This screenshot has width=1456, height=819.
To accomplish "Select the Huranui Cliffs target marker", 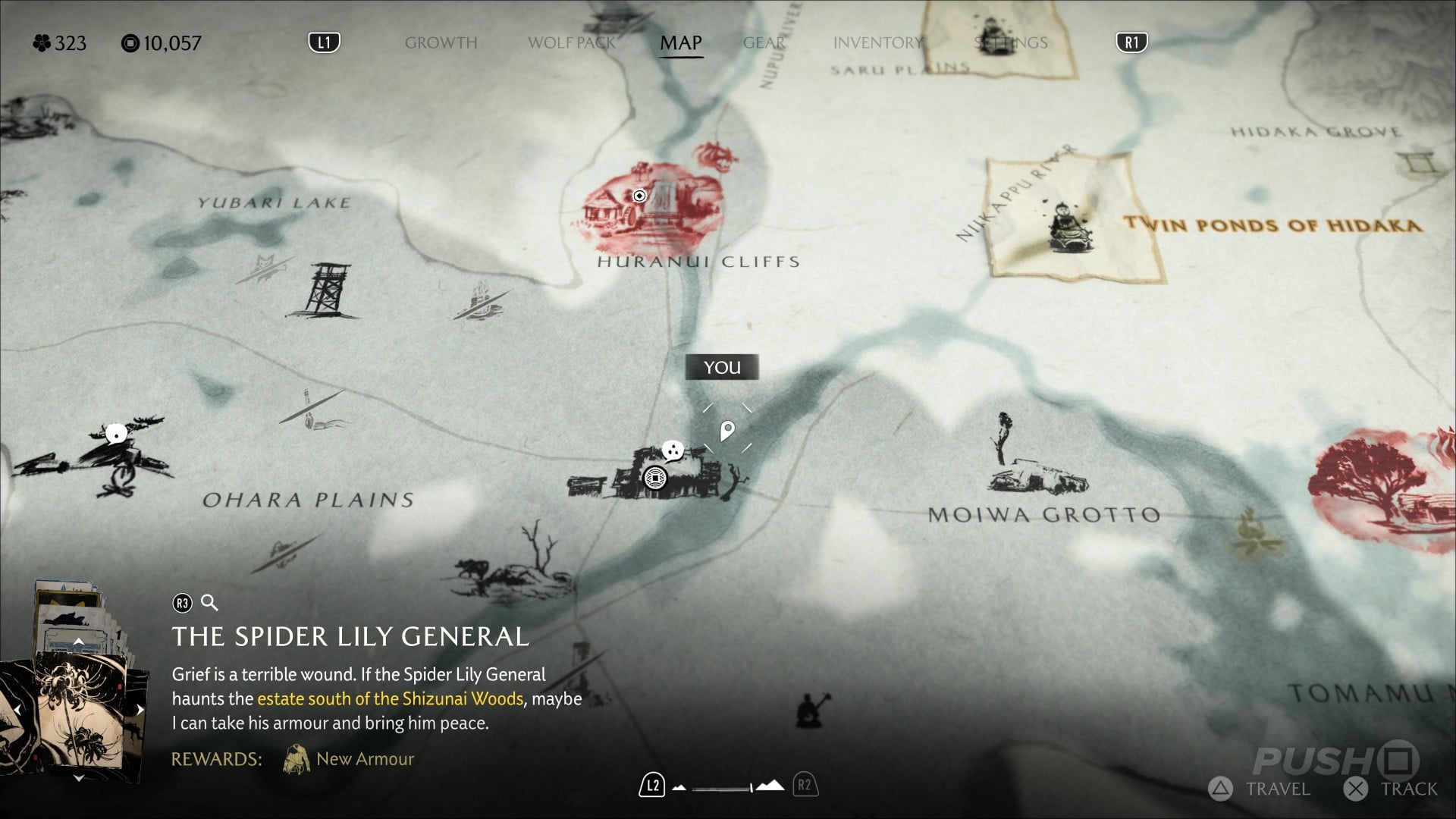I will click(x=639, y=196).
